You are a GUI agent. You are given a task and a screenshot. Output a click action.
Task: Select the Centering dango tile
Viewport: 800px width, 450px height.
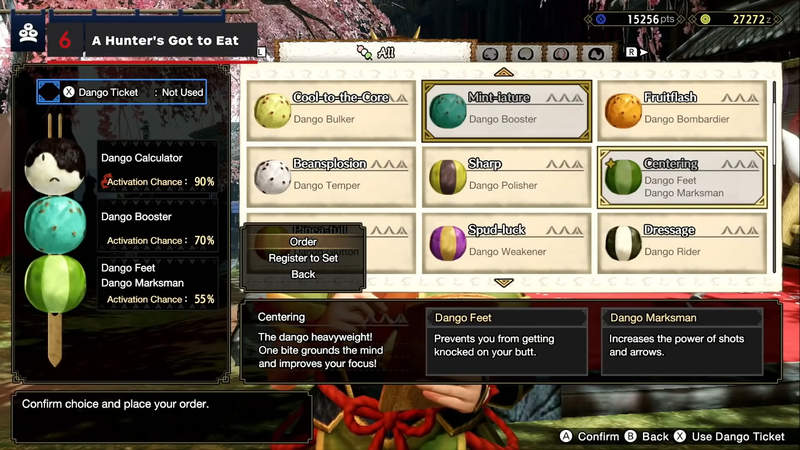point(682,177)
